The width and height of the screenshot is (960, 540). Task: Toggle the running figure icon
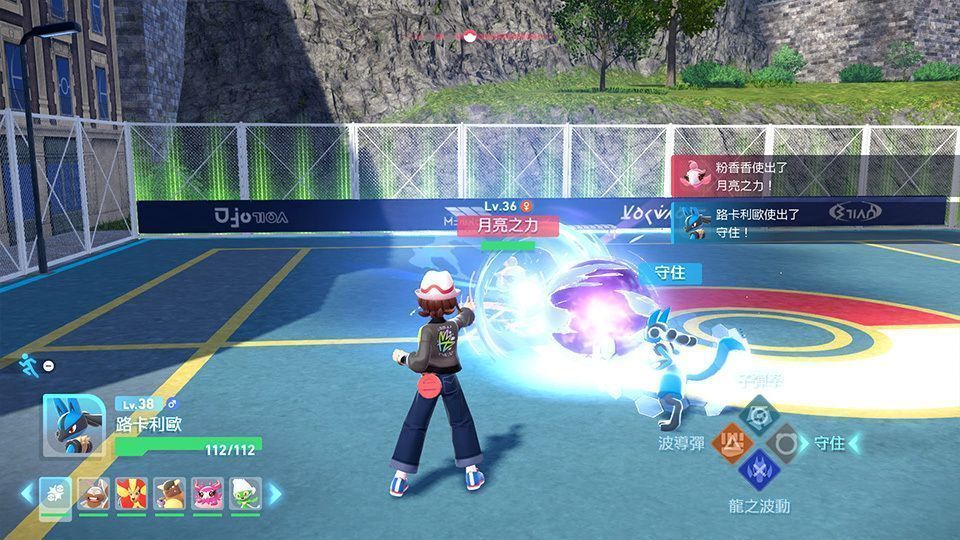click(27, 365)
